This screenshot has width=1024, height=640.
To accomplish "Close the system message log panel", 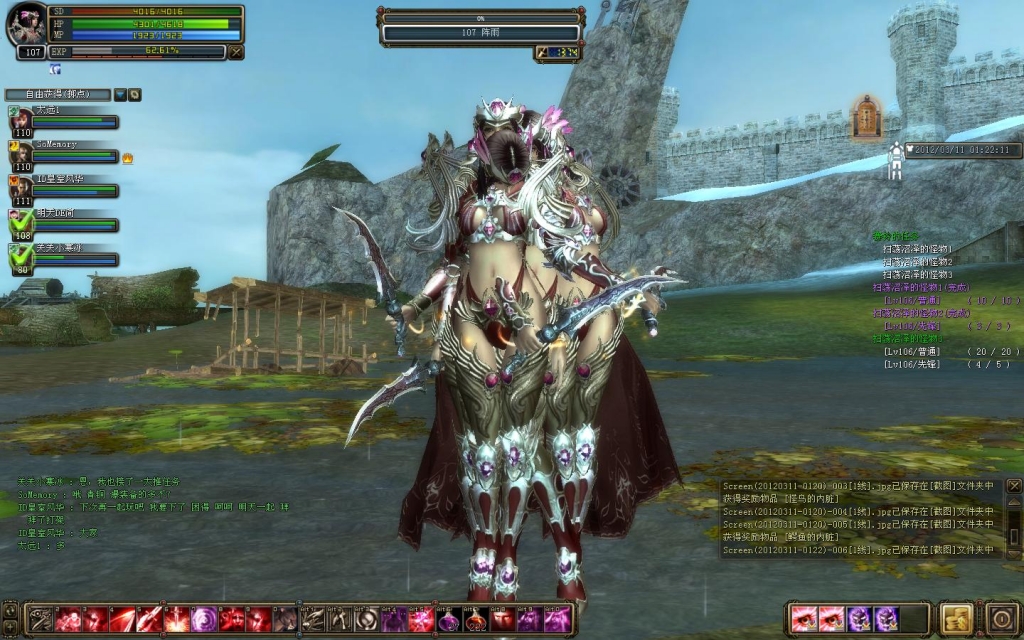I will coord(1013,486).
